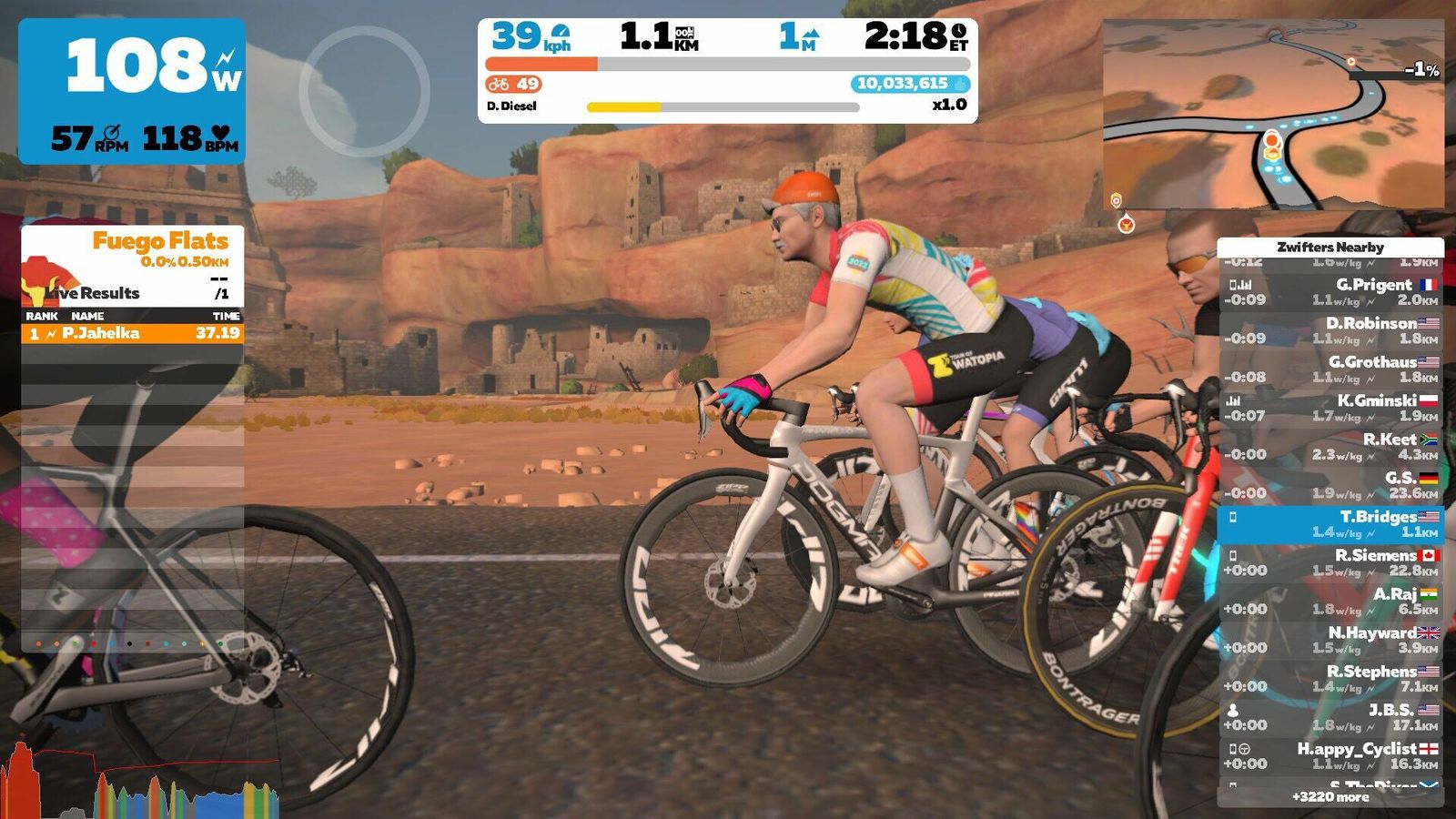Click R.Siemens in the nearby list
The width and height of the screenshot is (1456, 819).
(x=1330, y=562)
